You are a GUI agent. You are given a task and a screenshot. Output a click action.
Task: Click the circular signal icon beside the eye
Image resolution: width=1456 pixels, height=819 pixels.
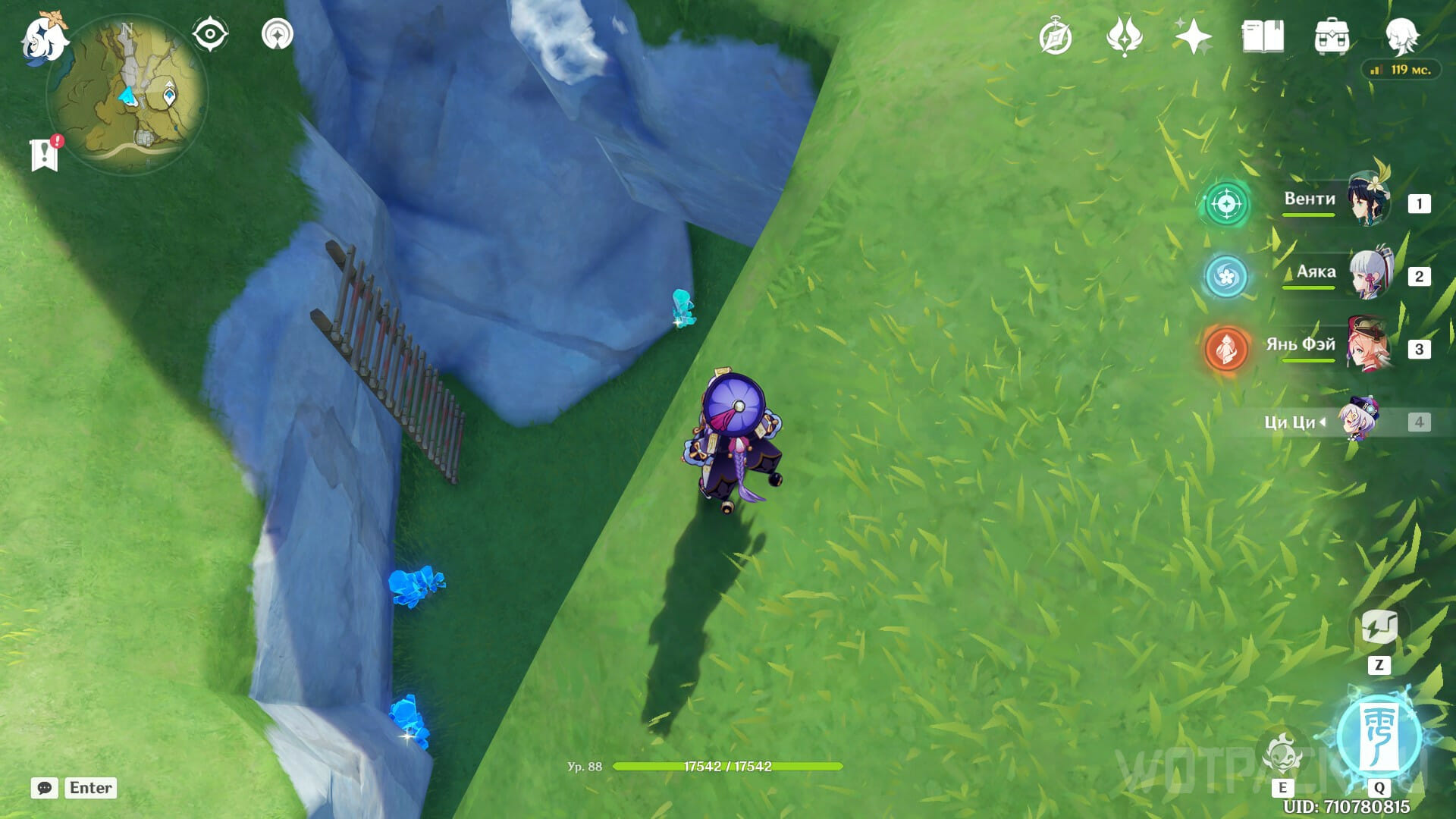click(278, 35)
